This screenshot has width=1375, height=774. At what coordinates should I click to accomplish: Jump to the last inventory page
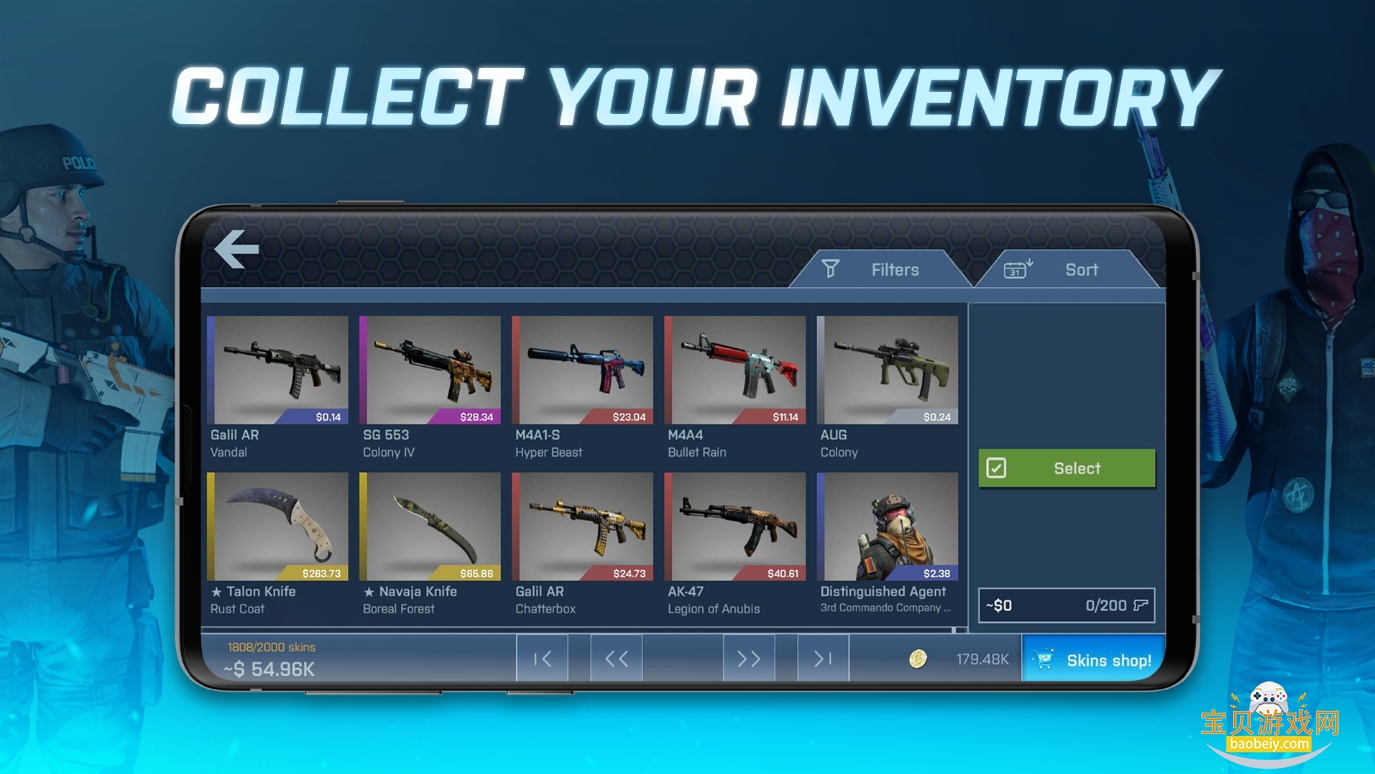click(x=823, y=658)
